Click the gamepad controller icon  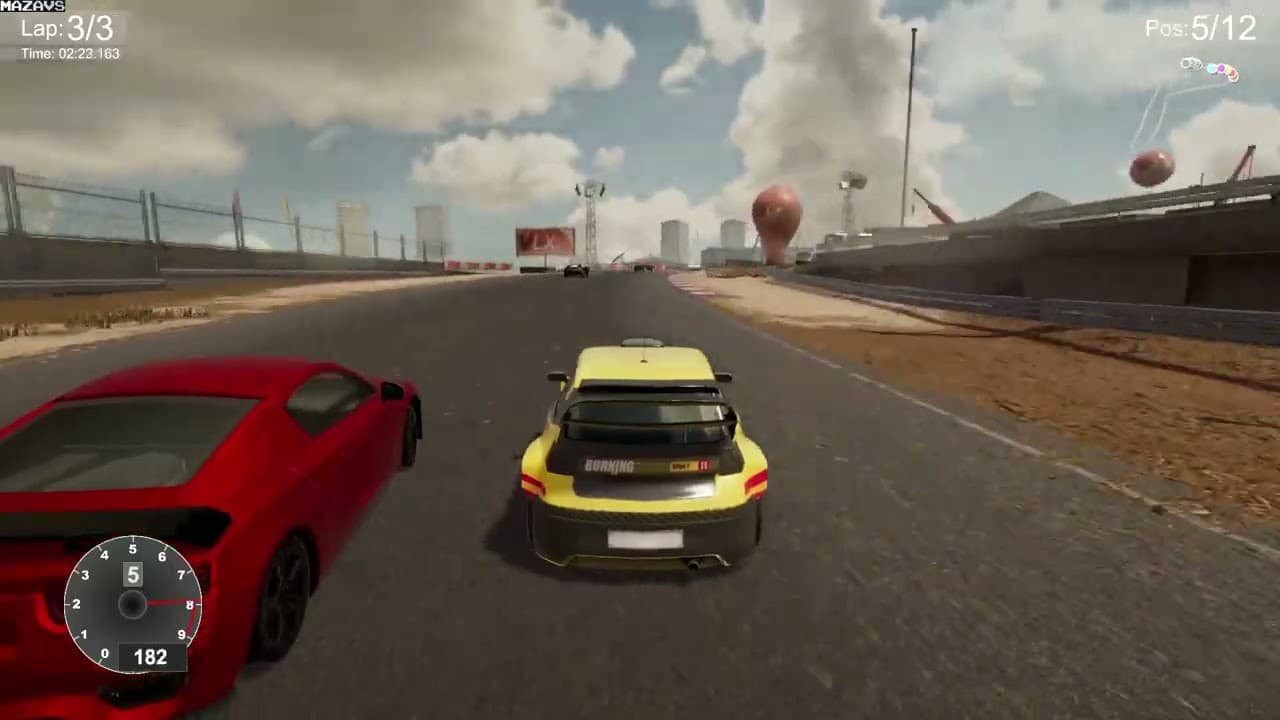(1191, 63)
